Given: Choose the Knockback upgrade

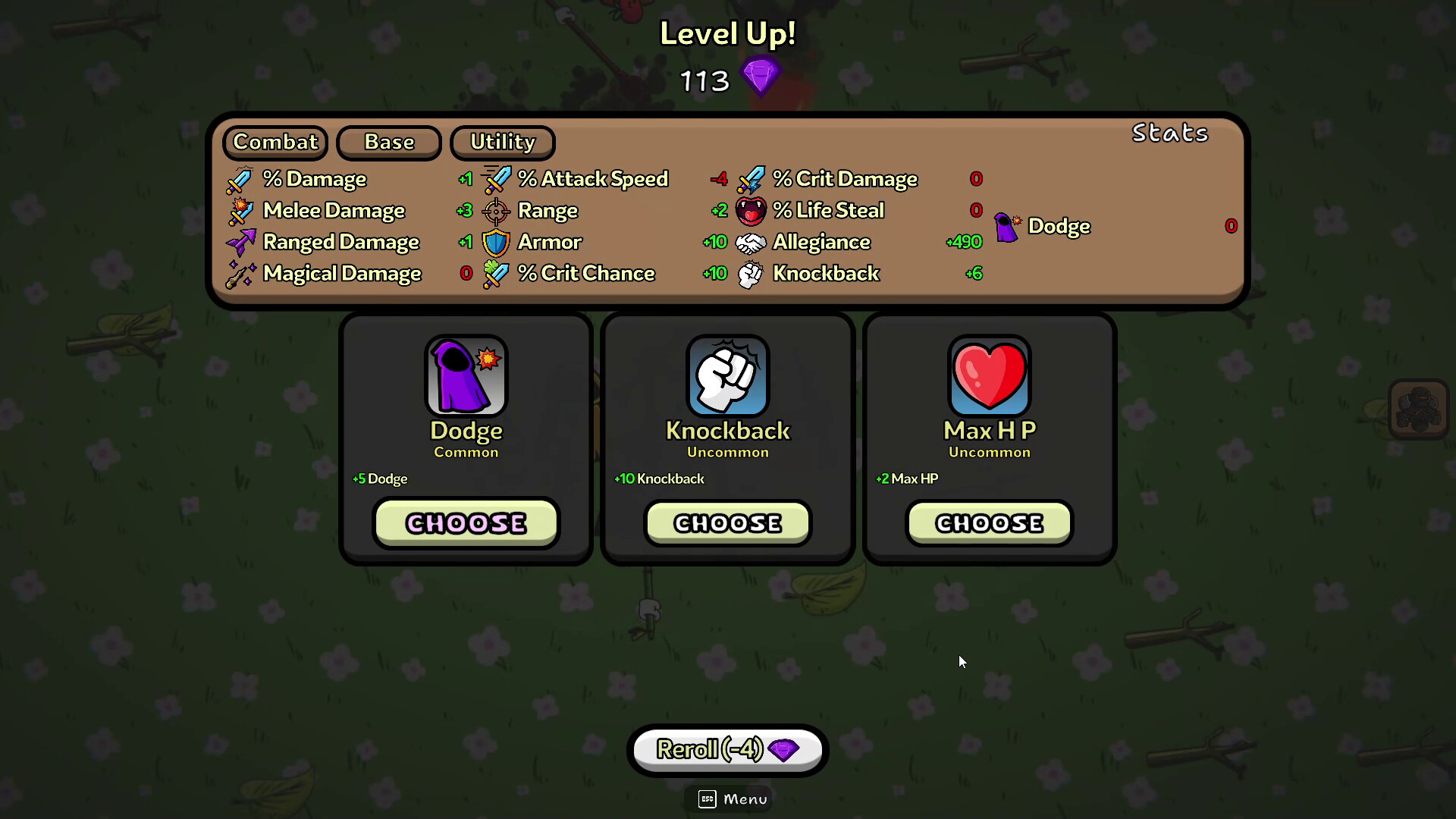Looking at the screenshot, I should coord(726,522).
